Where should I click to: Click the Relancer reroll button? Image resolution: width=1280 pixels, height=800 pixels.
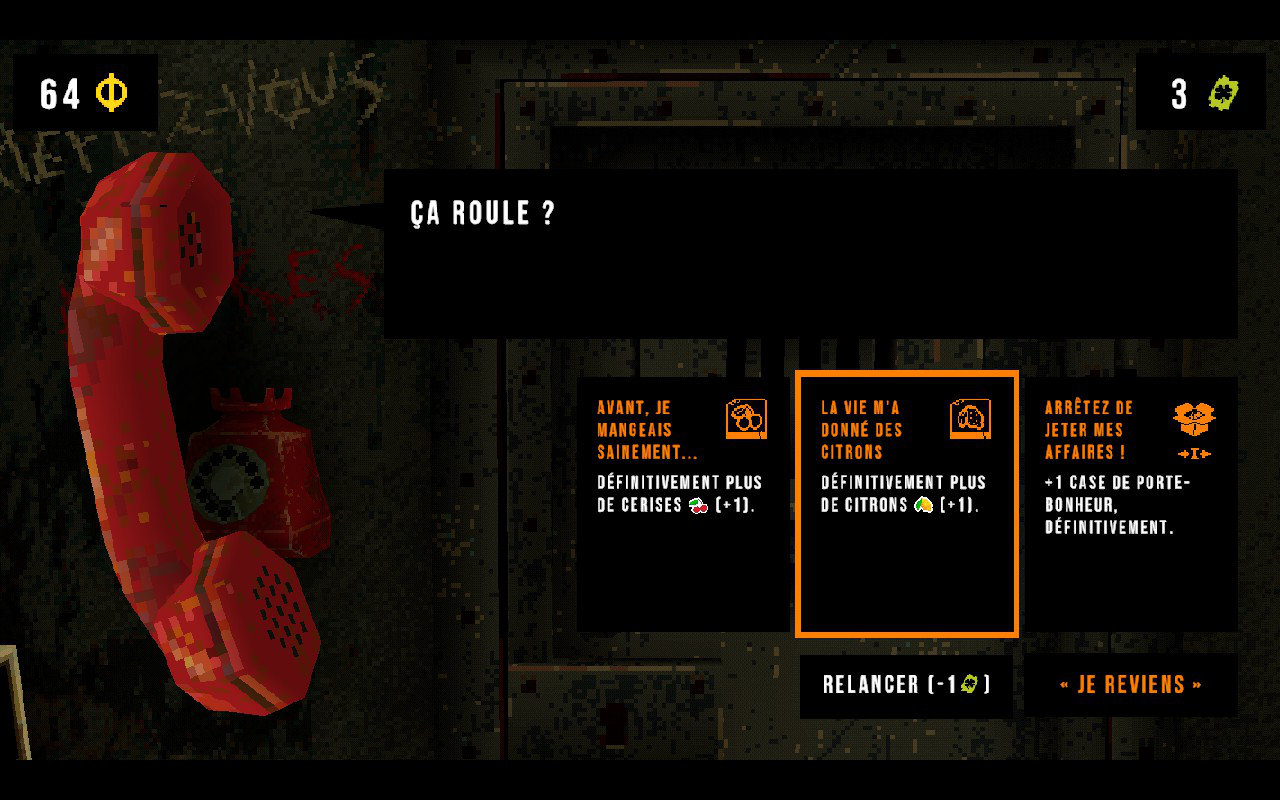(906, 685)
